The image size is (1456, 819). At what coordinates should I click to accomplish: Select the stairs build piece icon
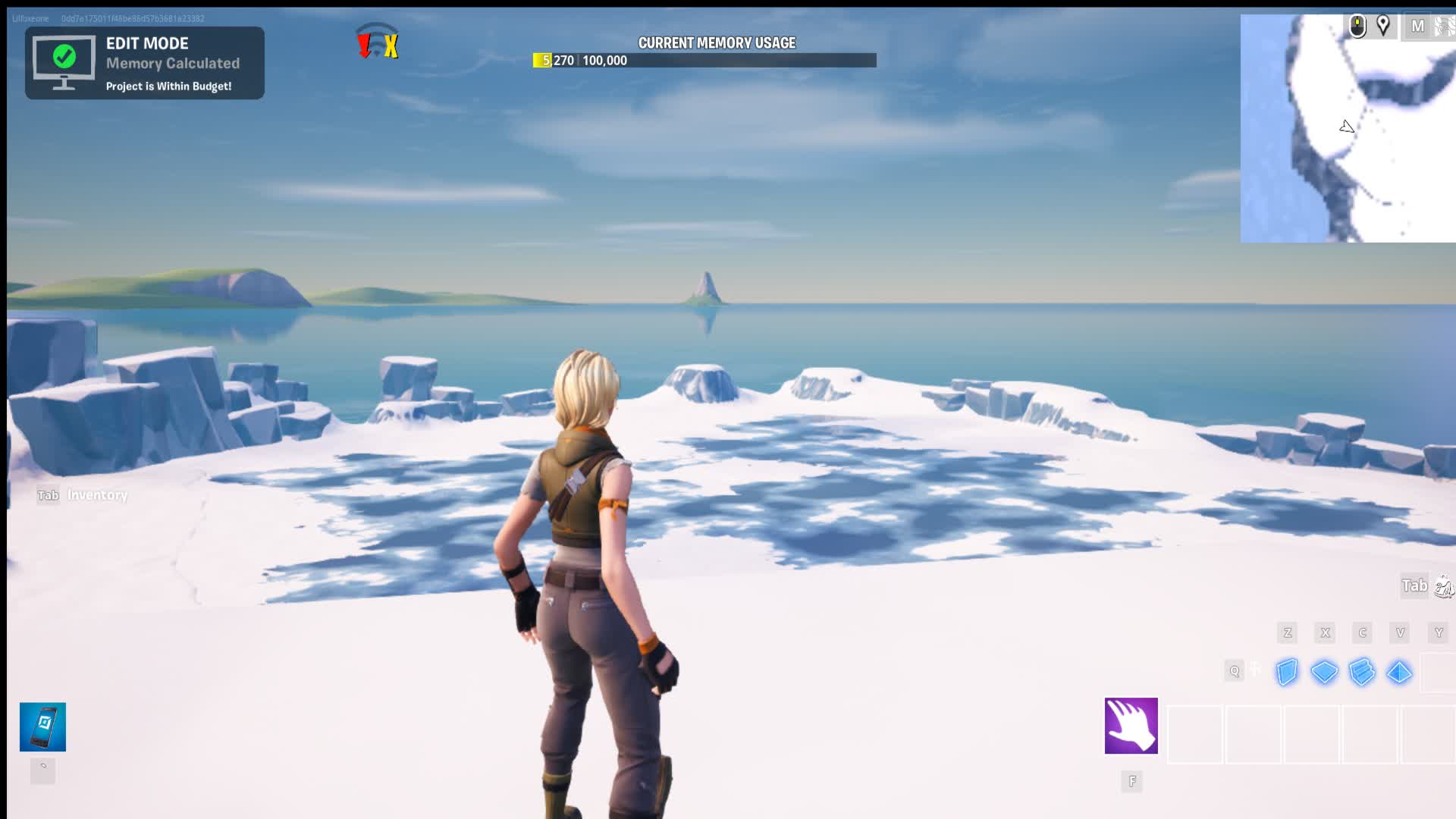[1363, 672]
